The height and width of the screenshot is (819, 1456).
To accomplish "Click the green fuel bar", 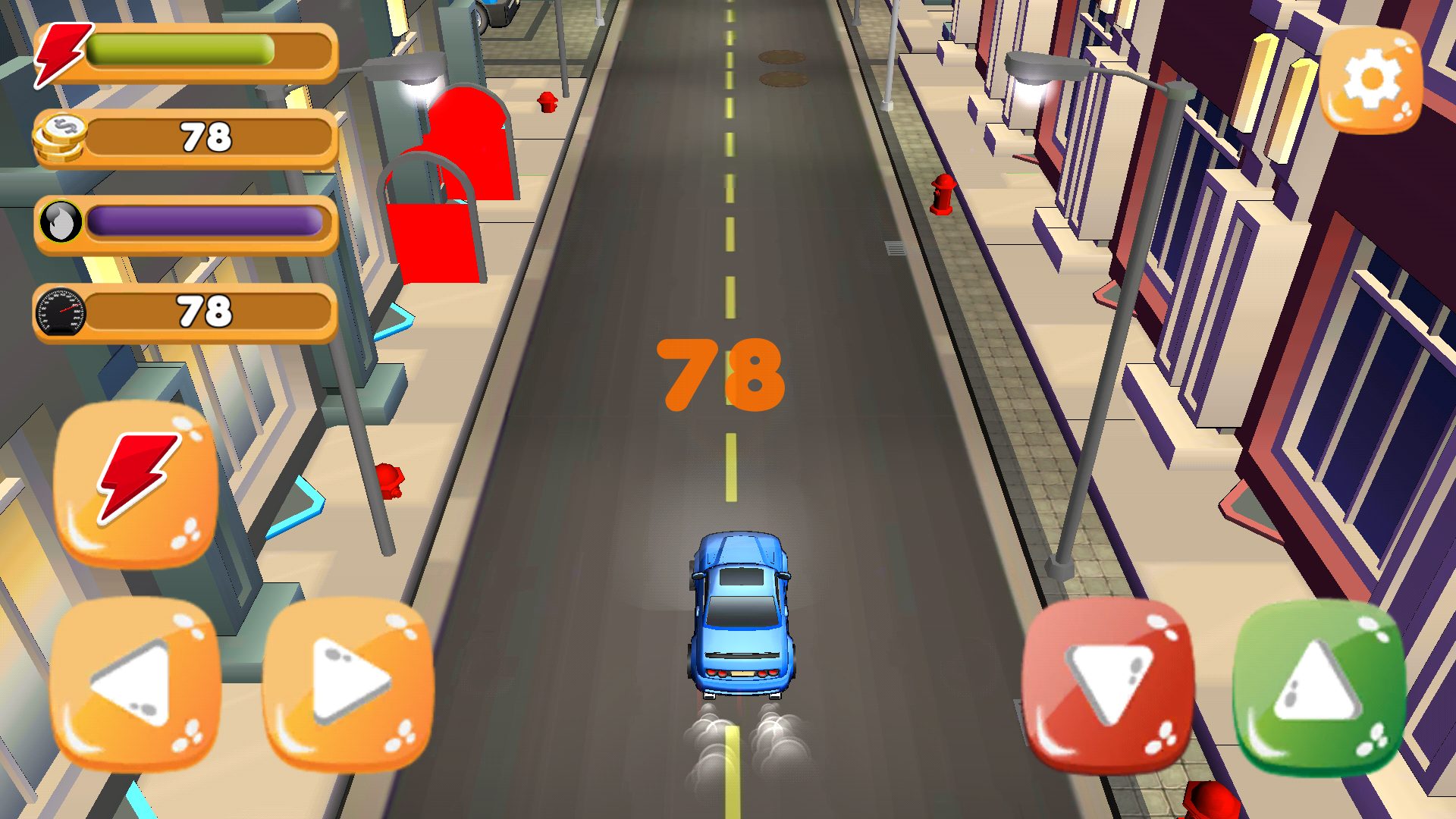I will tap(178, 50).
